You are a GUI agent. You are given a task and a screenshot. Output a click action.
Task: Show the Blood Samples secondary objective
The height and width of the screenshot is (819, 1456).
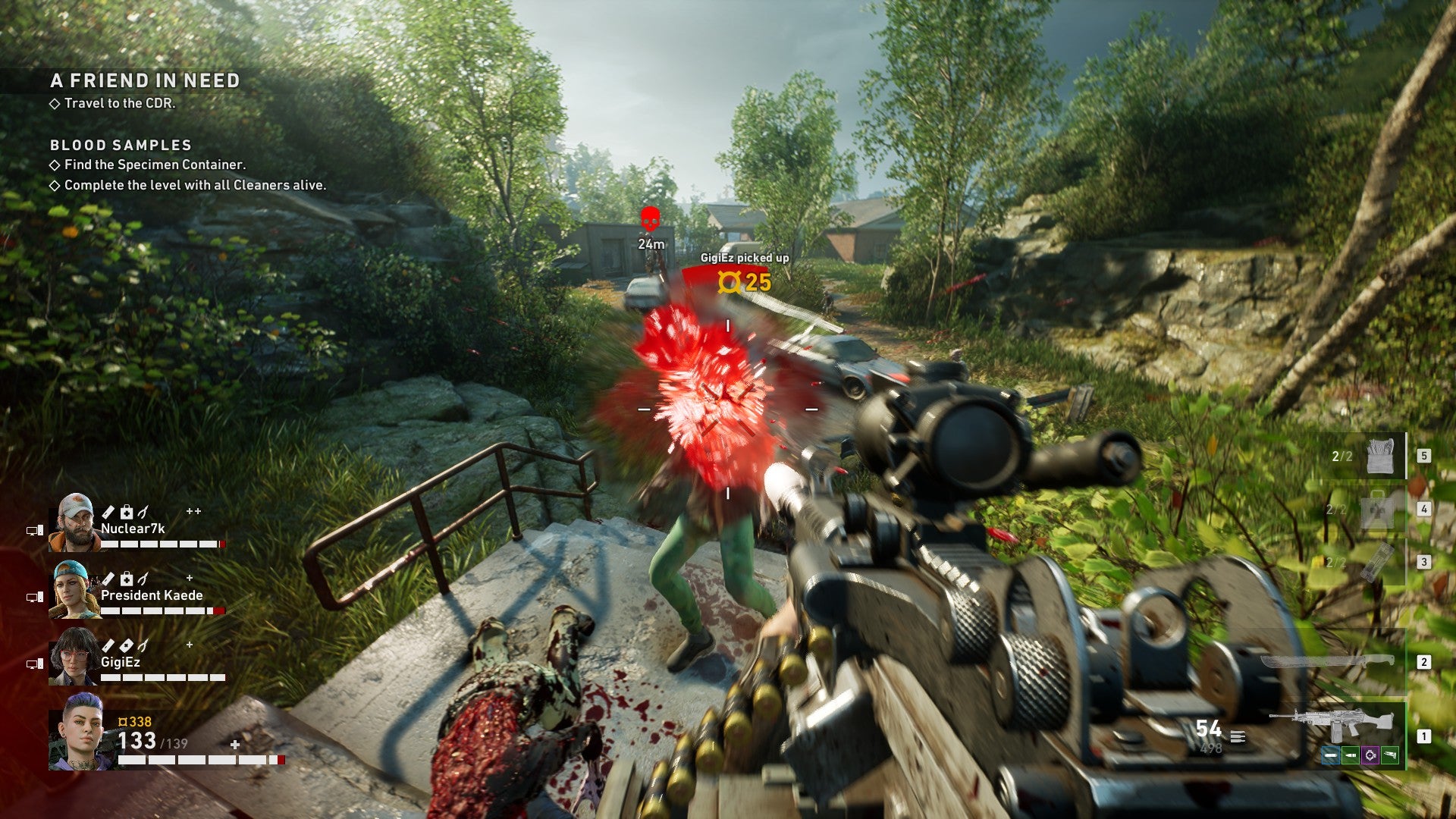pyautogui.click(x=121, y=145)
